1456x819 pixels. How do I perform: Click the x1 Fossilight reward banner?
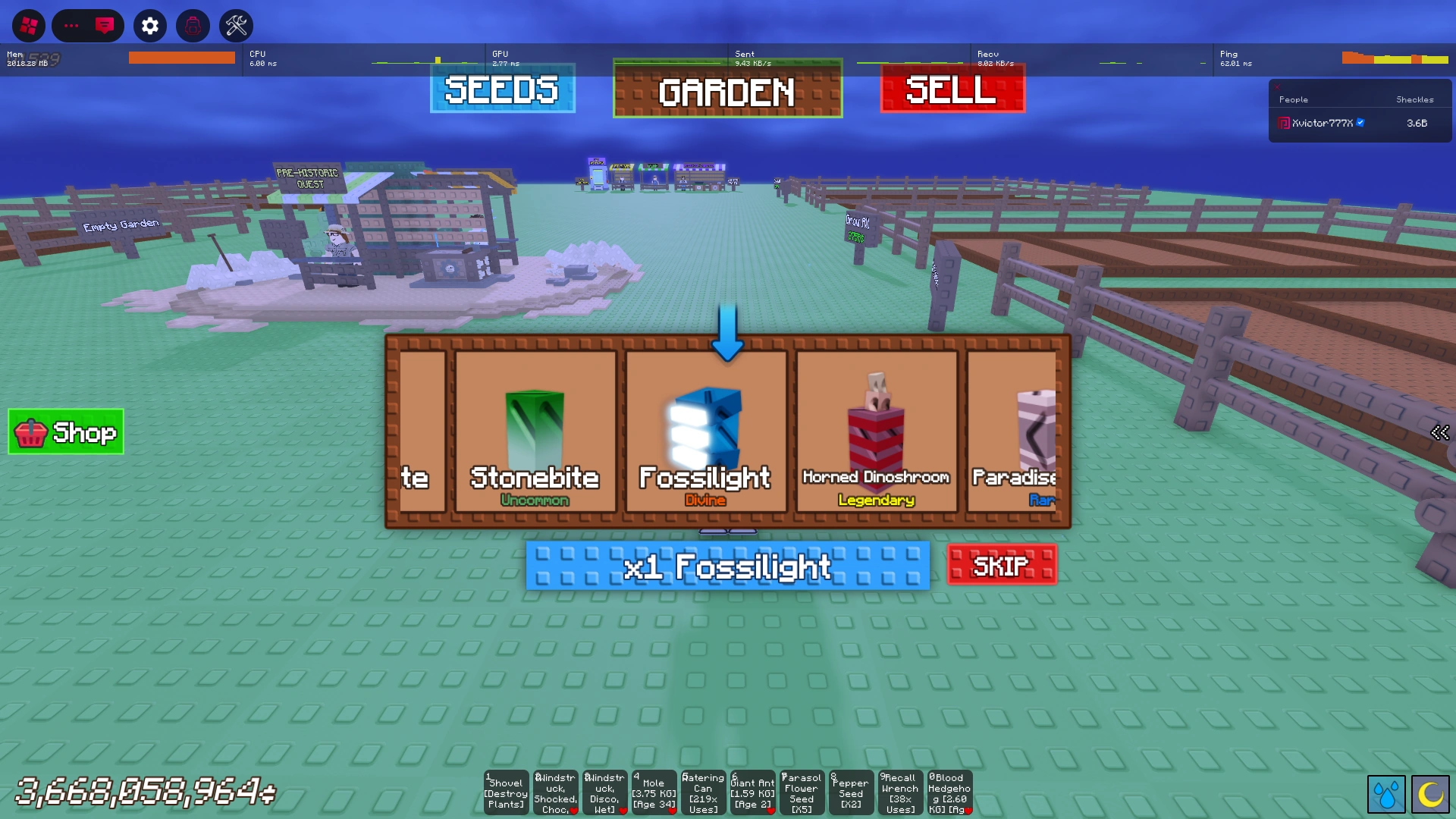tap(727, 566)
